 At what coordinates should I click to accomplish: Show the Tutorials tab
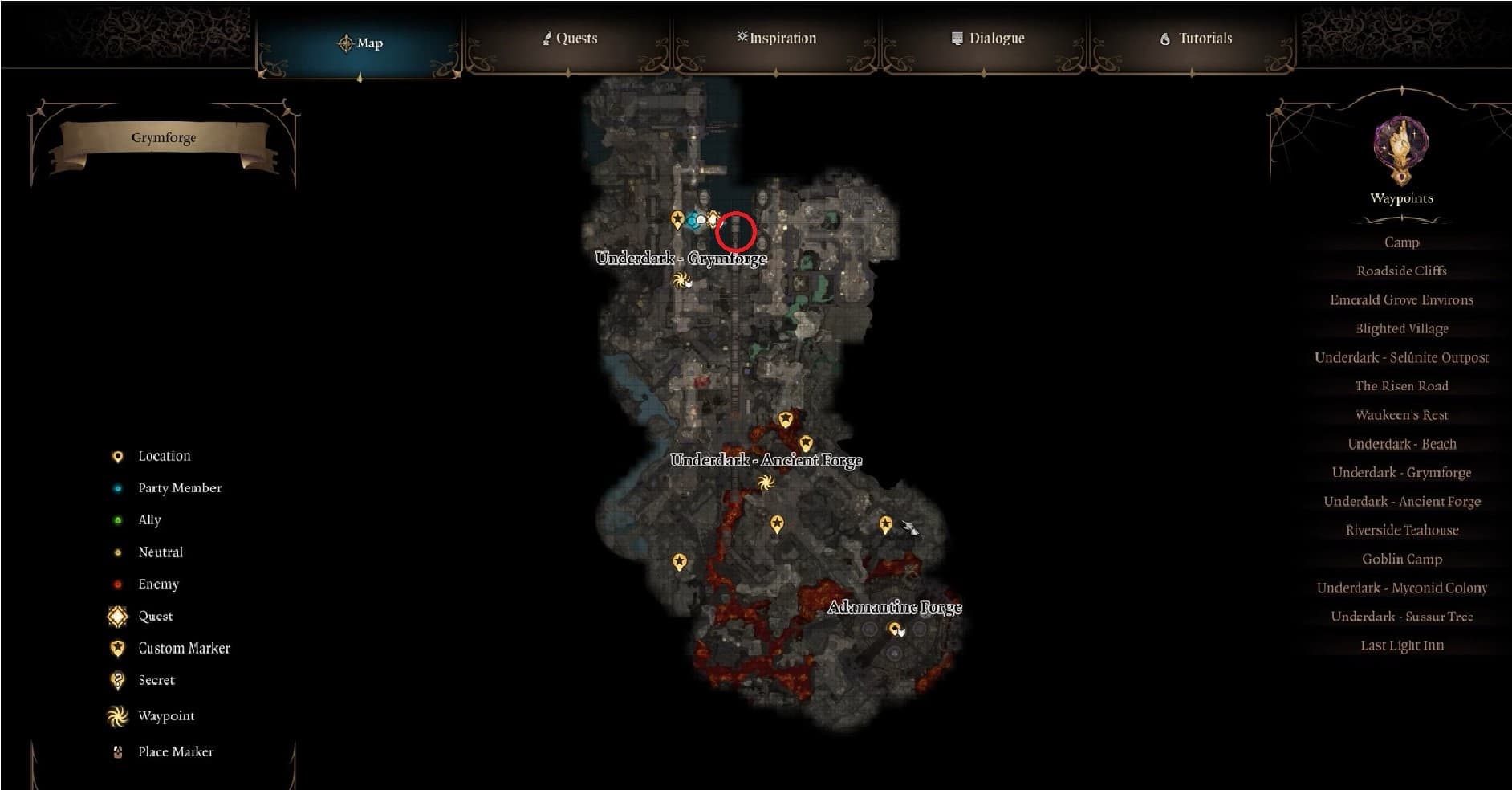[1196, 39]
